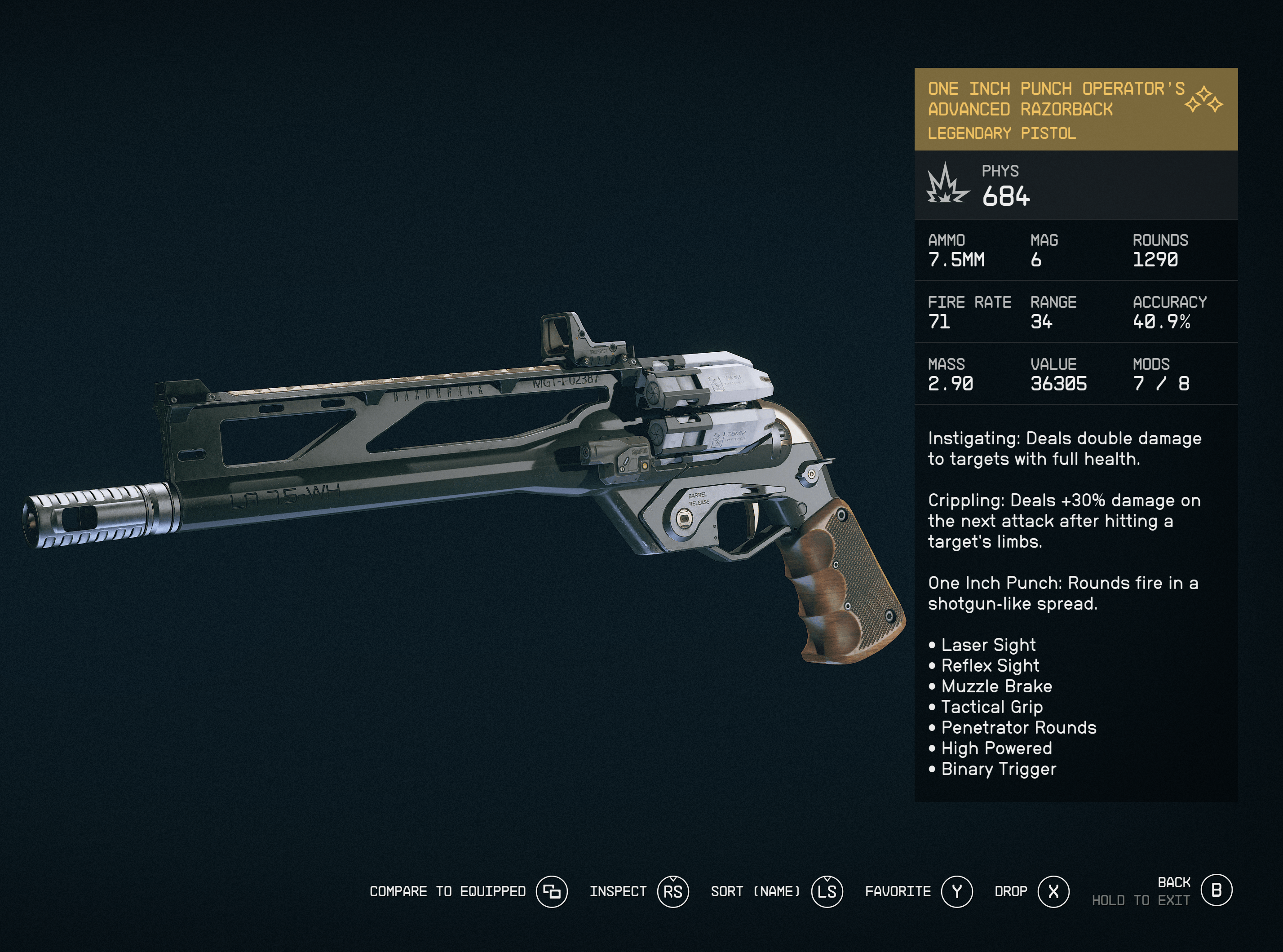Mark the Razorback pistol as Favorite
The height and width of the screenshot is (952, 1283).
[x=956, y=891]
